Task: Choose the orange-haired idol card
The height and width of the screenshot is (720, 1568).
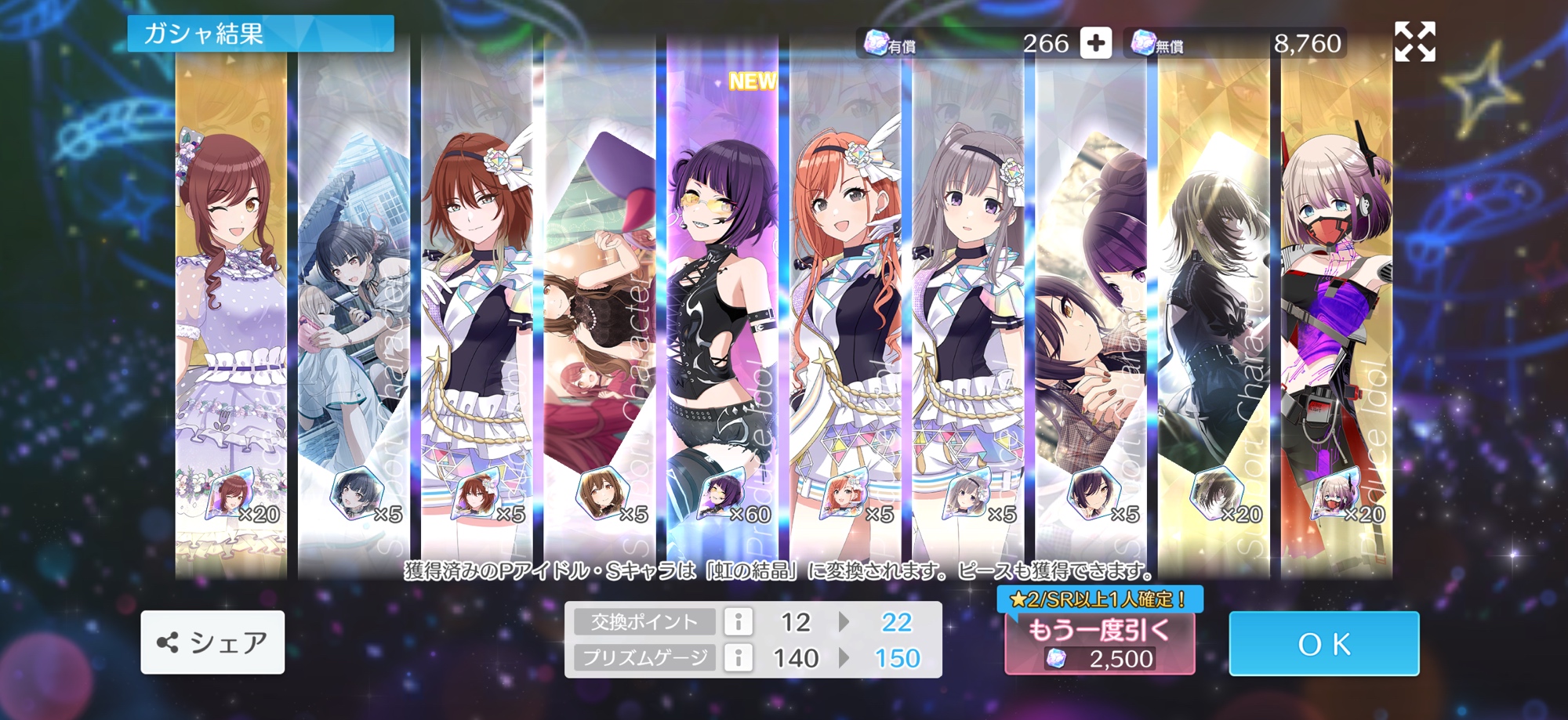Action: tap(845, 313)
